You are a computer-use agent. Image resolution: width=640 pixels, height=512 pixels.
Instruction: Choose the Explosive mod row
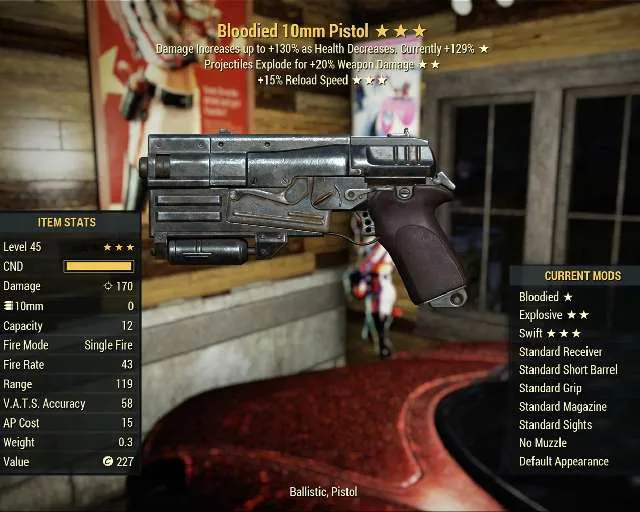(x=554, y=315)
